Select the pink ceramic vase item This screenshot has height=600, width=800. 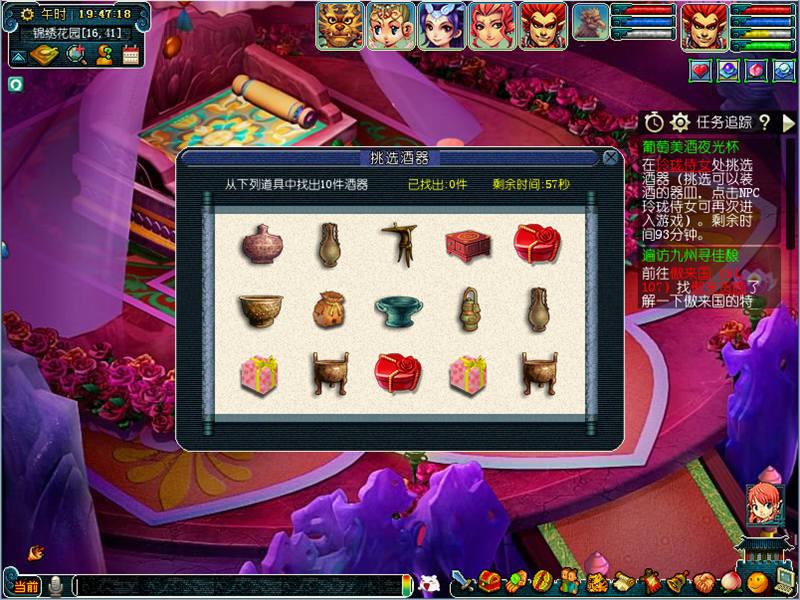click(x=261, y=243)
